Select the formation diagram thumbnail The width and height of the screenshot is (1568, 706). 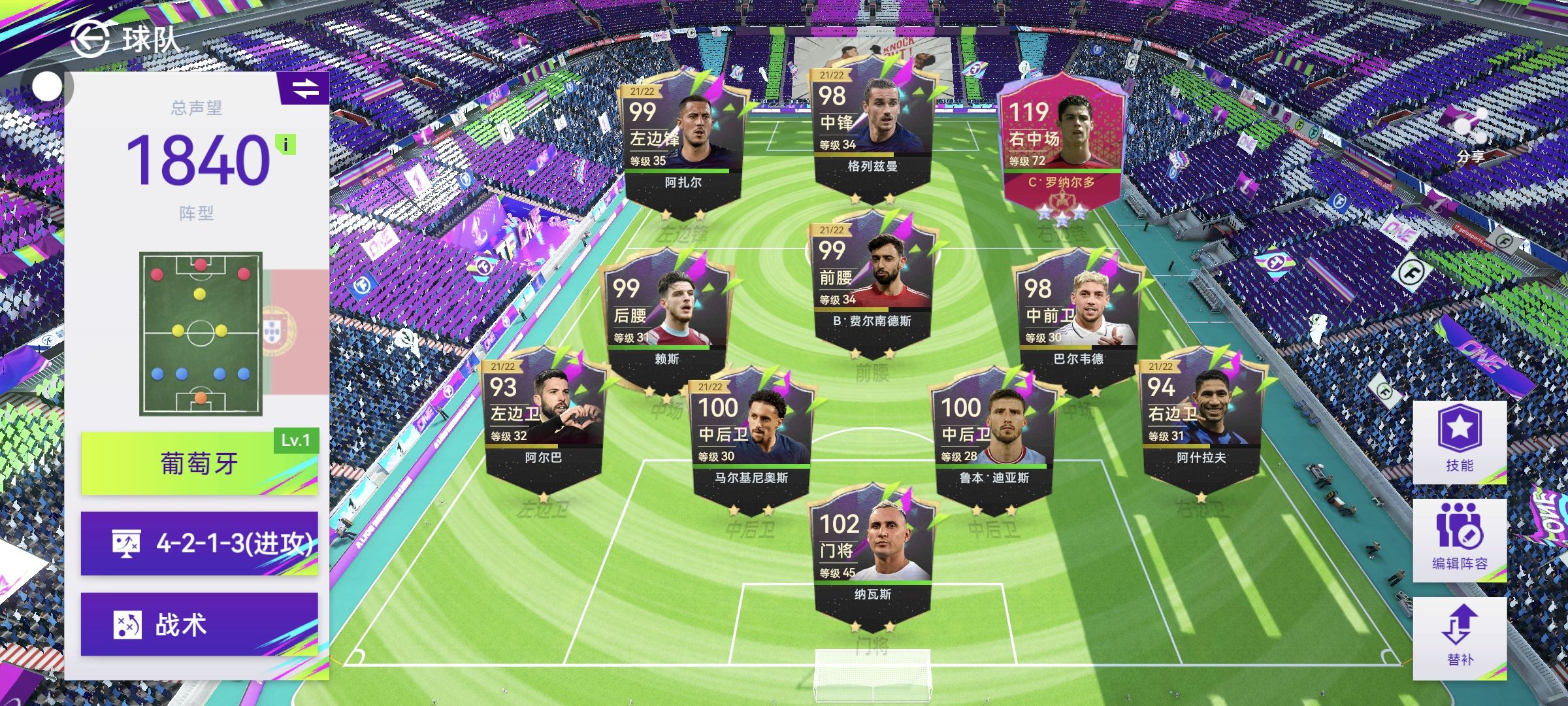[201, 333]
